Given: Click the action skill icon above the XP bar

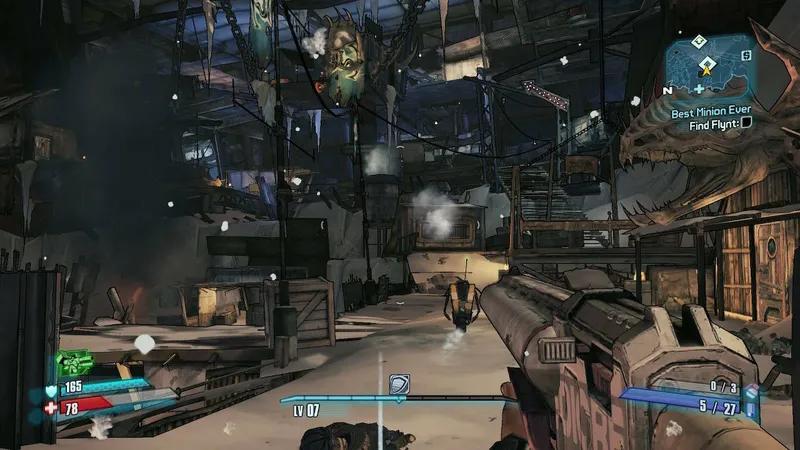Looking at the screenshot, I should 400,385.
